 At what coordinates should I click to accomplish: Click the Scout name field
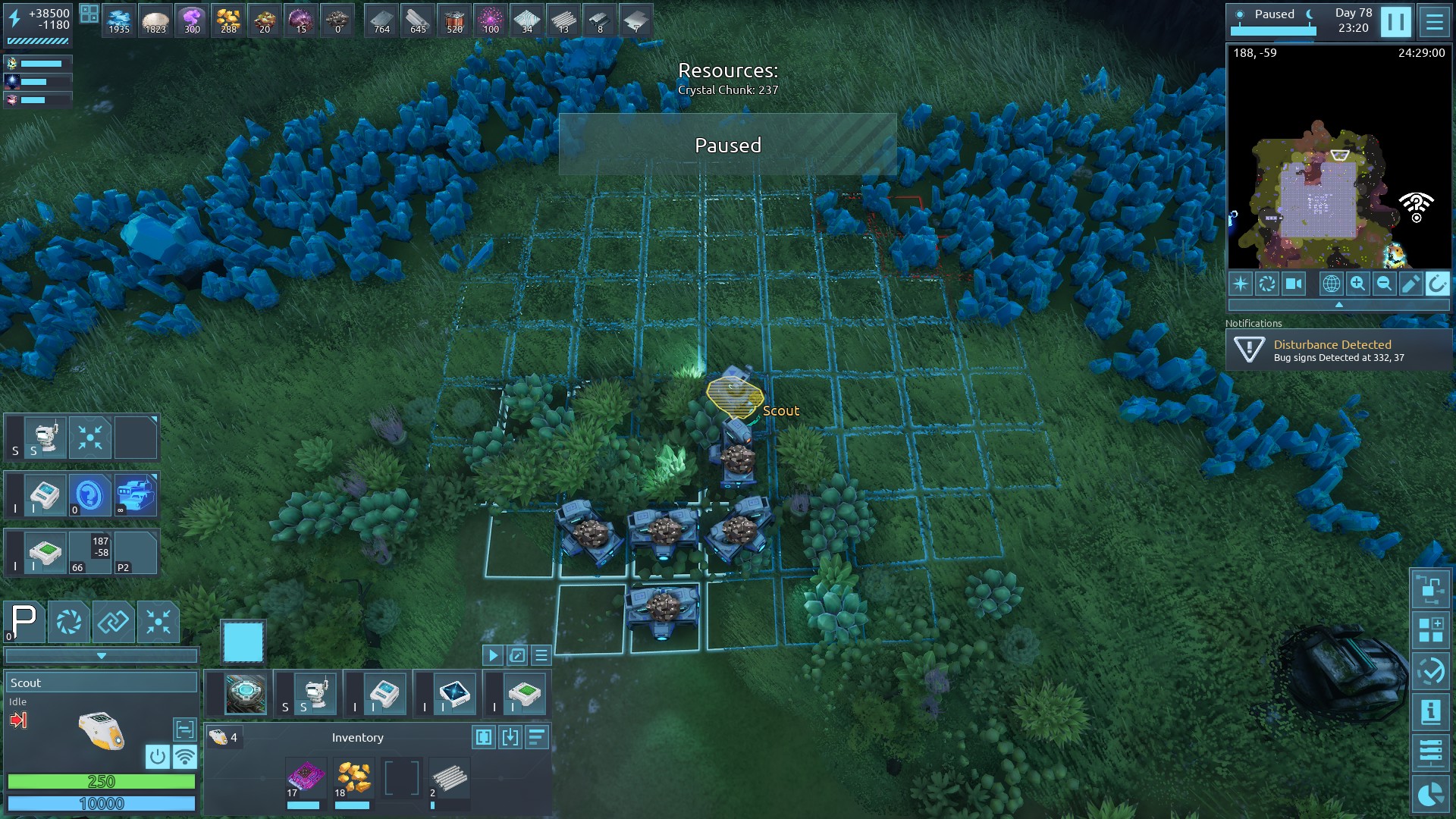101,682
